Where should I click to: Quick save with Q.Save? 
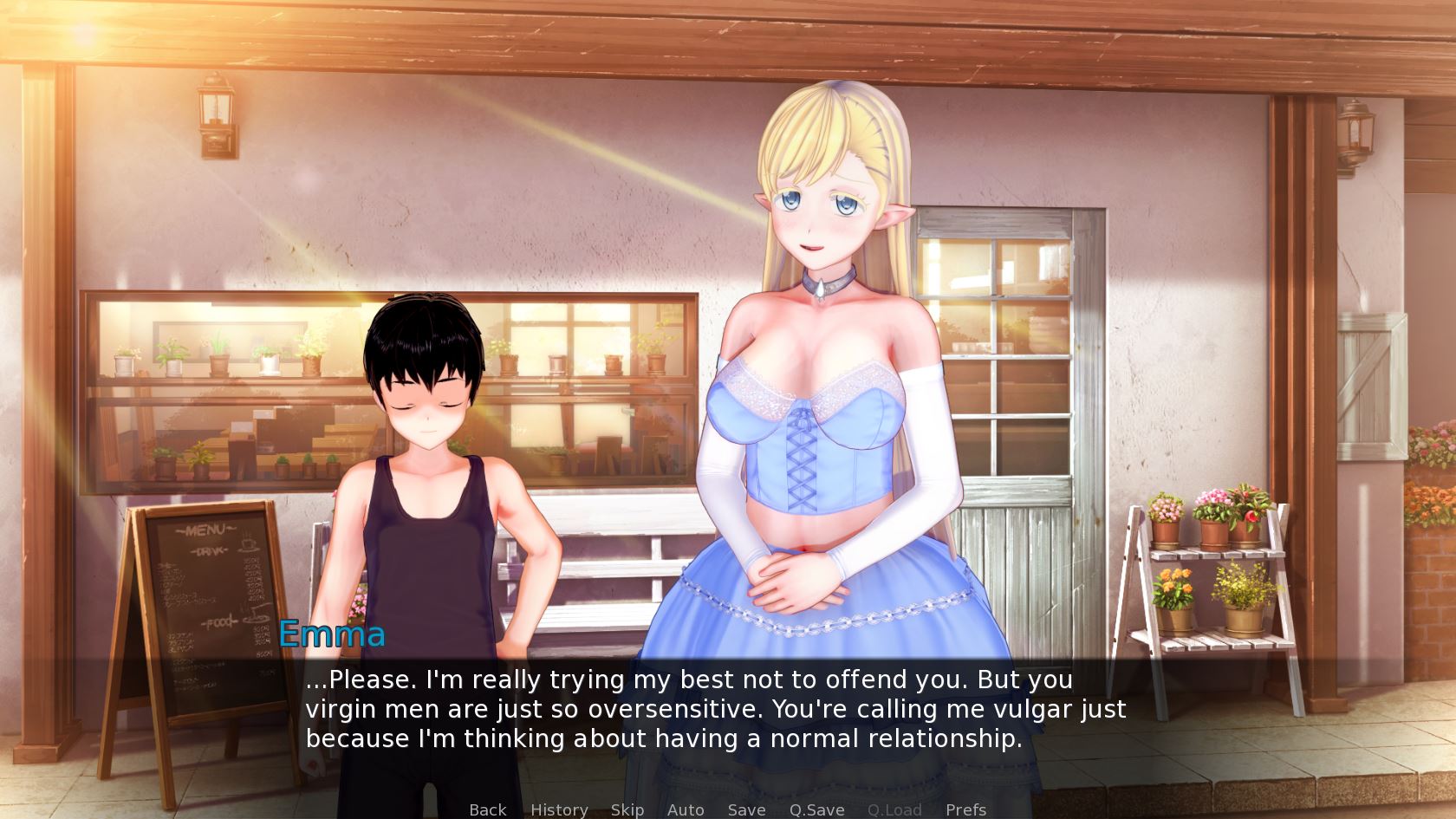coord(816,809)
